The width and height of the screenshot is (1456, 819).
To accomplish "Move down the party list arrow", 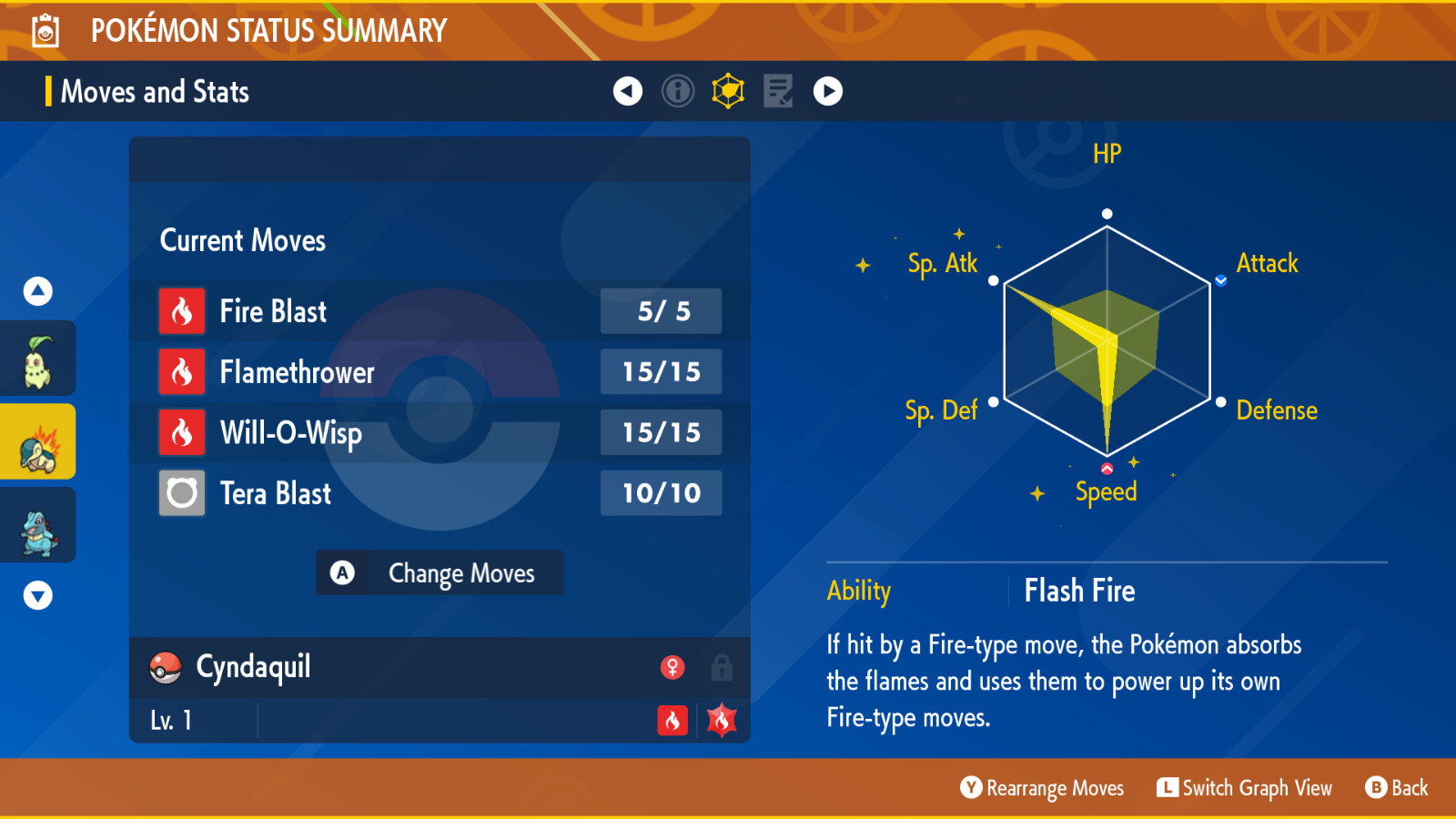I will 38,596.
